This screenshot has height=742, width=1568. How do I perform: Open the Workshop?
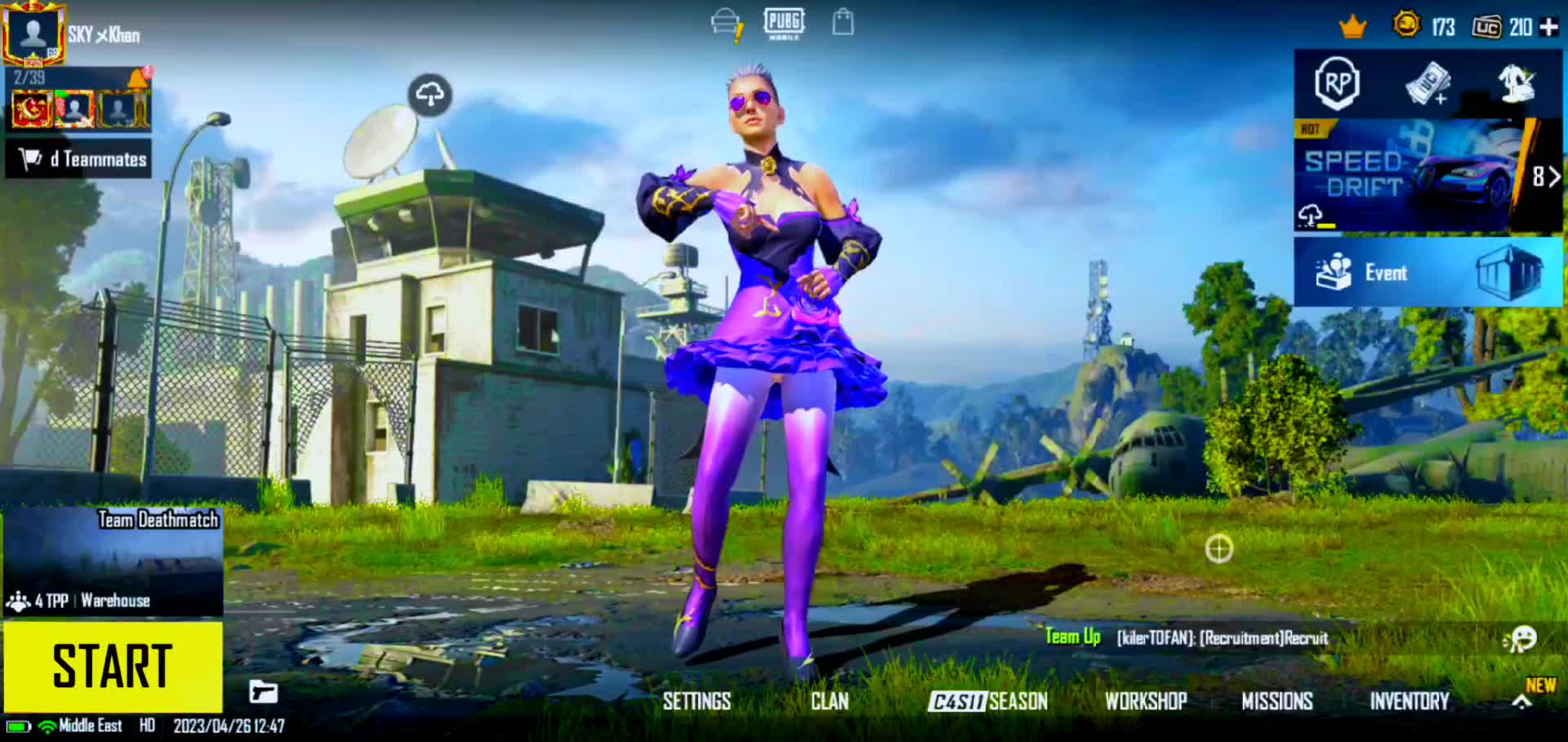tap(1146, 701)
